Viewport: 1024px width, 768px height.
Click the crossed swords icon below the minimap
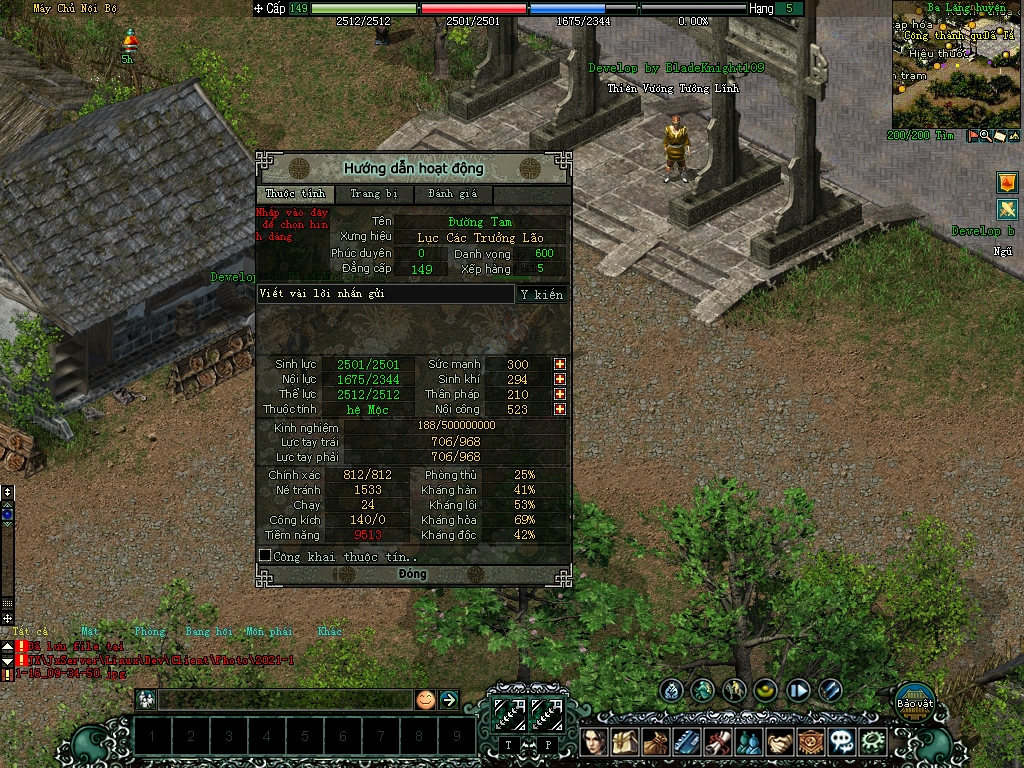tap(1006, 210)
